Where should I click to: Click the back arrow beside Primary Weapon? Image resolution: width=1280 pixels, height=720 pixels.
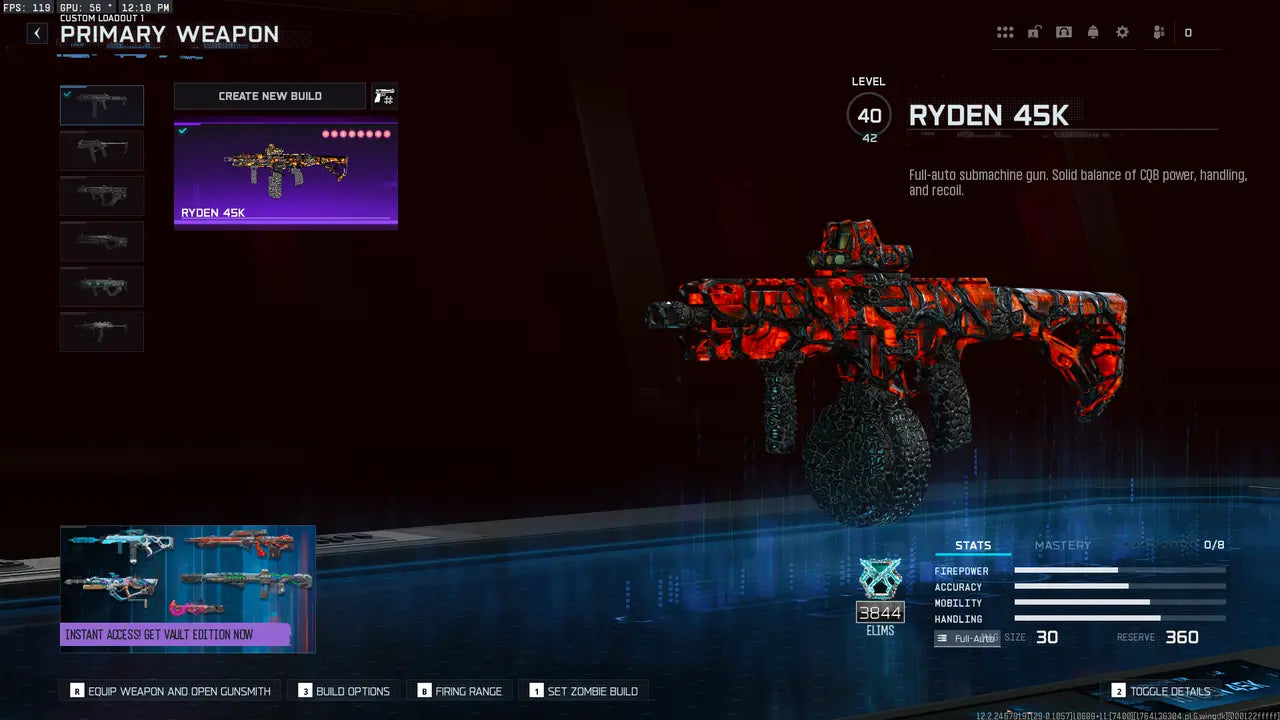(36, 32)
